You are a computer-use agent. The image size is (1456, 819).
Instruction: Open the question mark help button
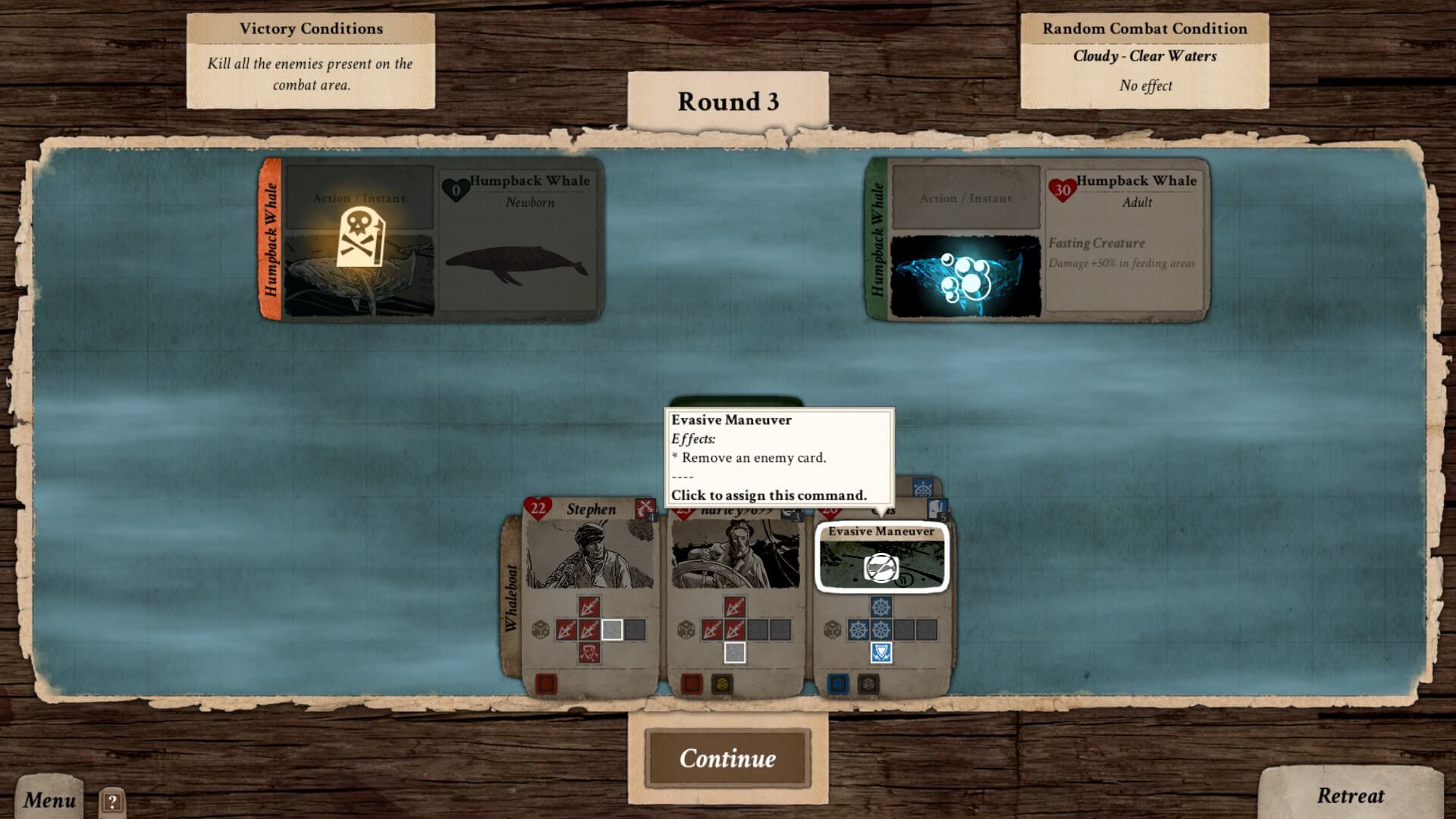(111, 802)
